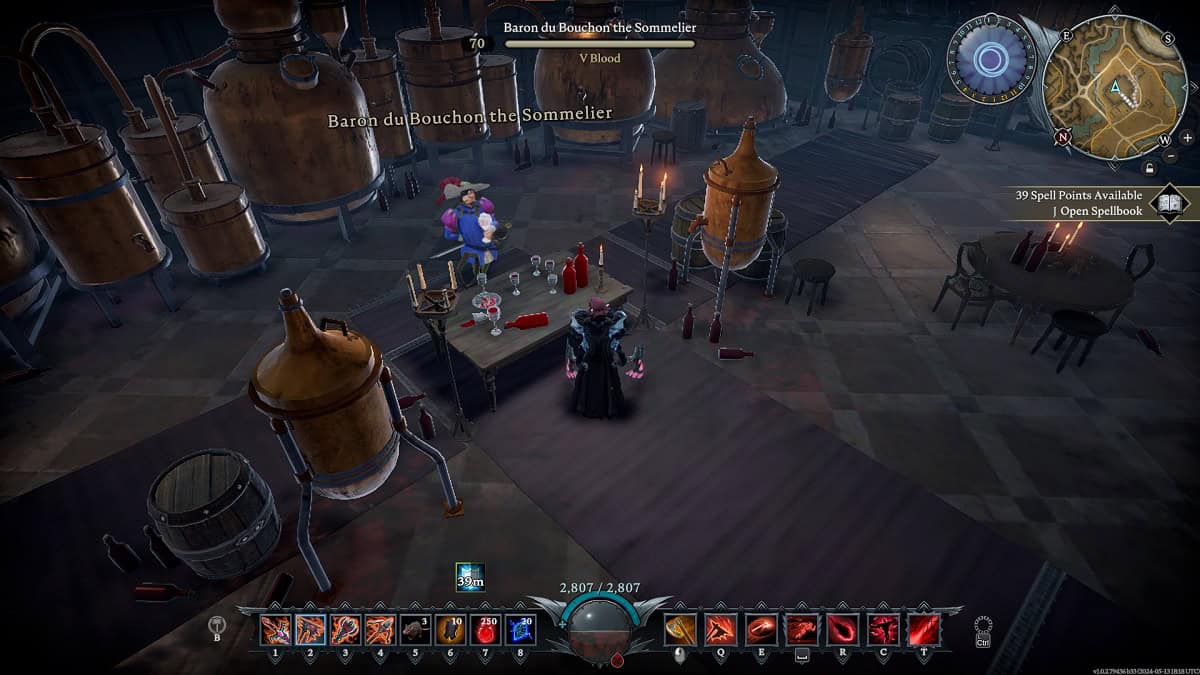Select the weapon in hotbar slot 1
The height and width of the screenshot is (675, 1200).
[x=275, y=629]
